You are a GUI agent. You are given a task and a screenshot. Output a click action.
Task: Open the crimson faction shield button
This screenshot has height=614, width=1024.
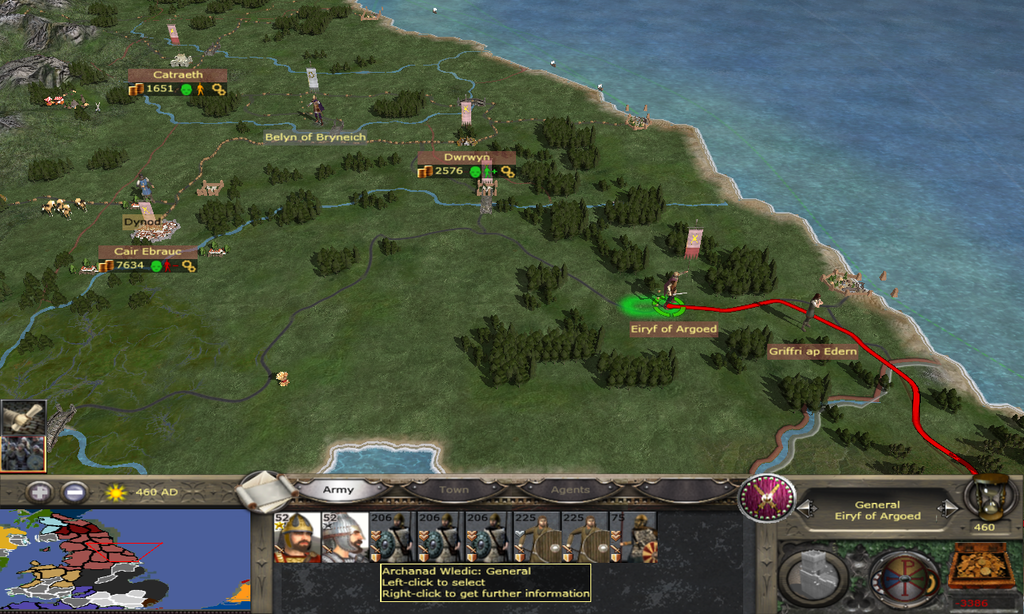[767, 497]
